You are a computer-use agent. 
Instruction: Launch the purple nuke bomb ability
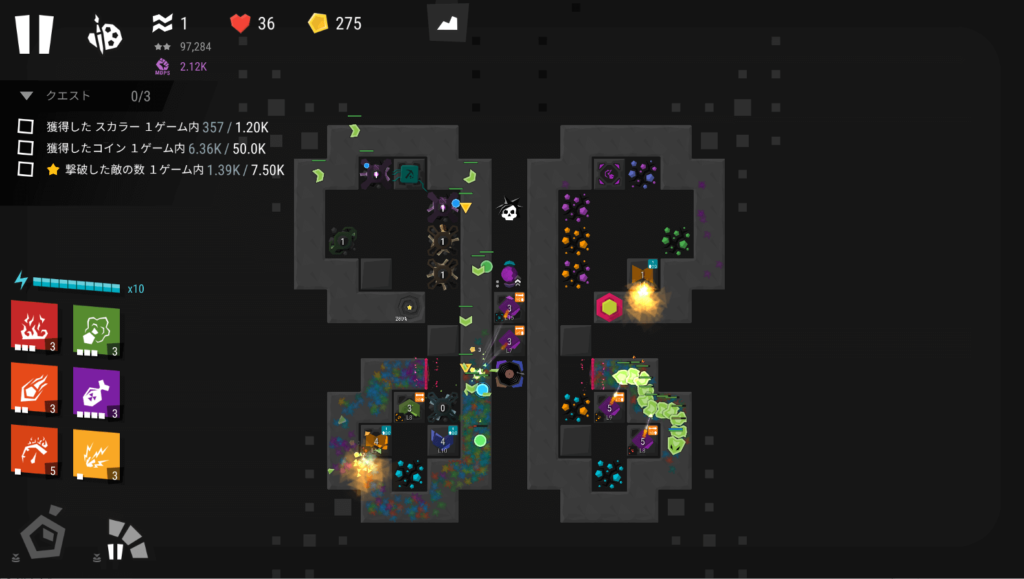(x=96, y=389)
